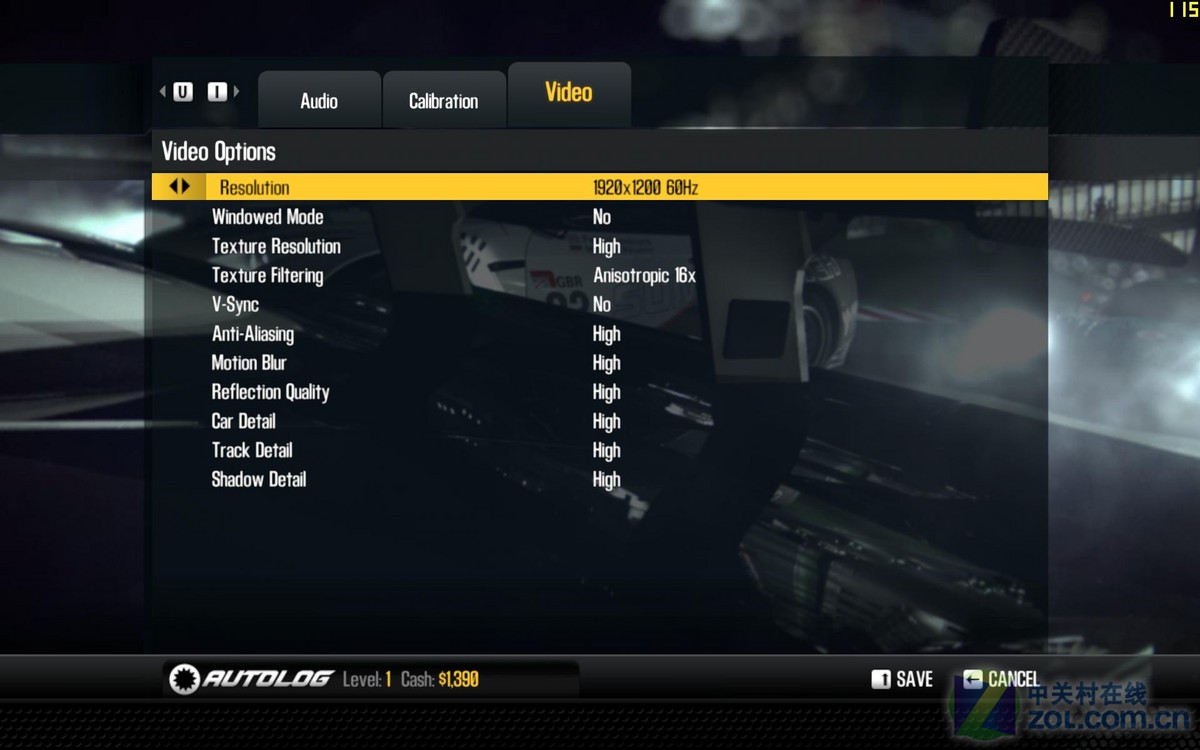Viewport: 1200px width, 750px height.
Task: Click the arrows beside Resolution
Action: (x=179, y=187)
